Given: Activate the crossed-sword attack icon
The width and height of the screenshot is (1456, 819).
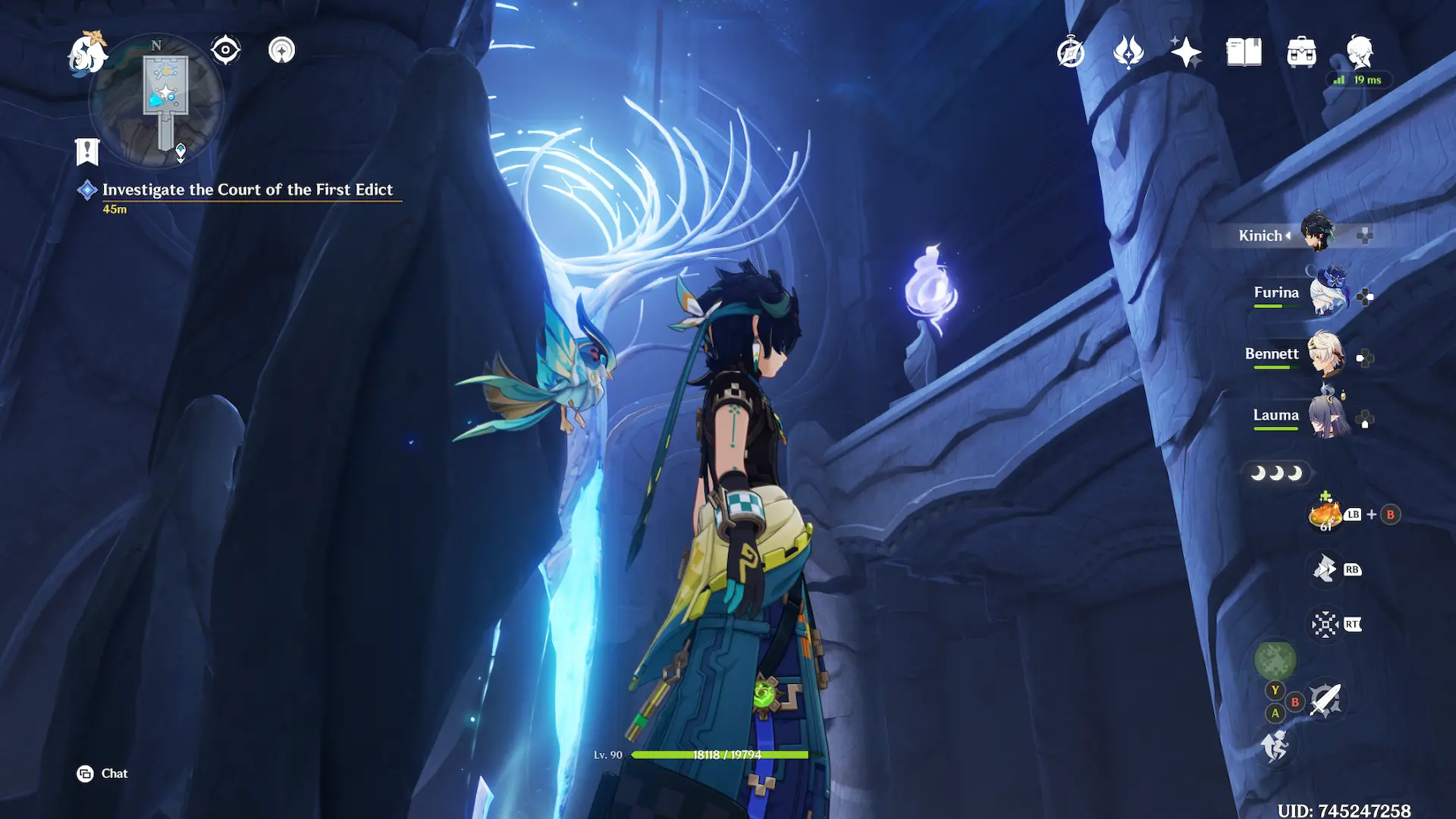Looking at the screenshot, I should [1326, 699].
